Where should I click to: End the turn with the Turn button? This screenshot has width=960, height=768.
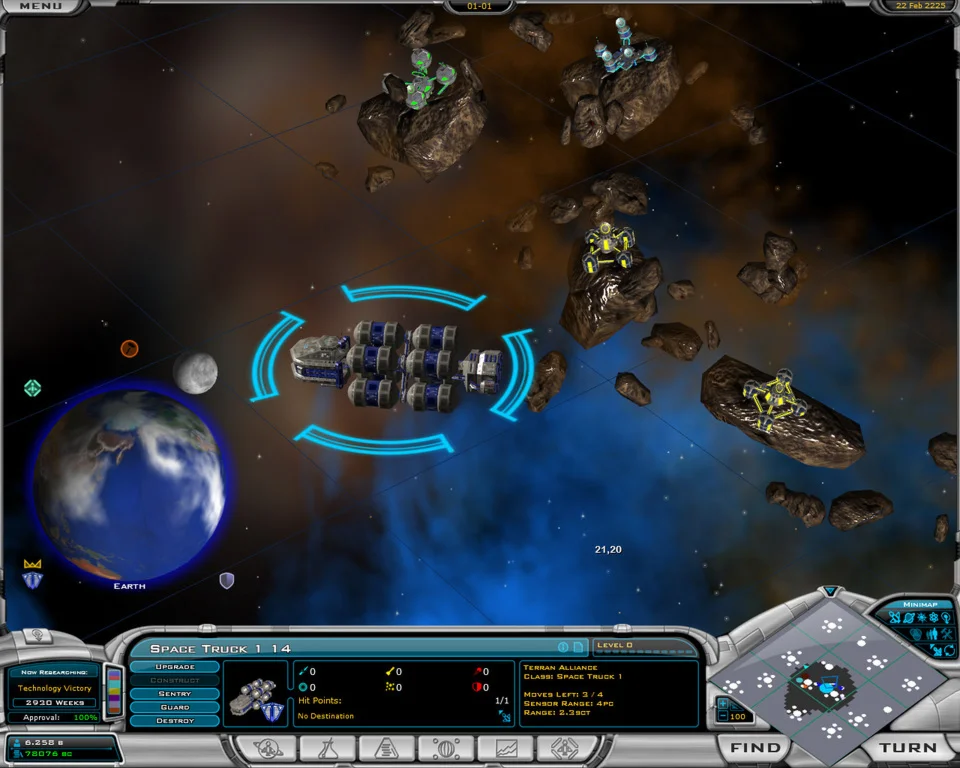pos(908,748)
